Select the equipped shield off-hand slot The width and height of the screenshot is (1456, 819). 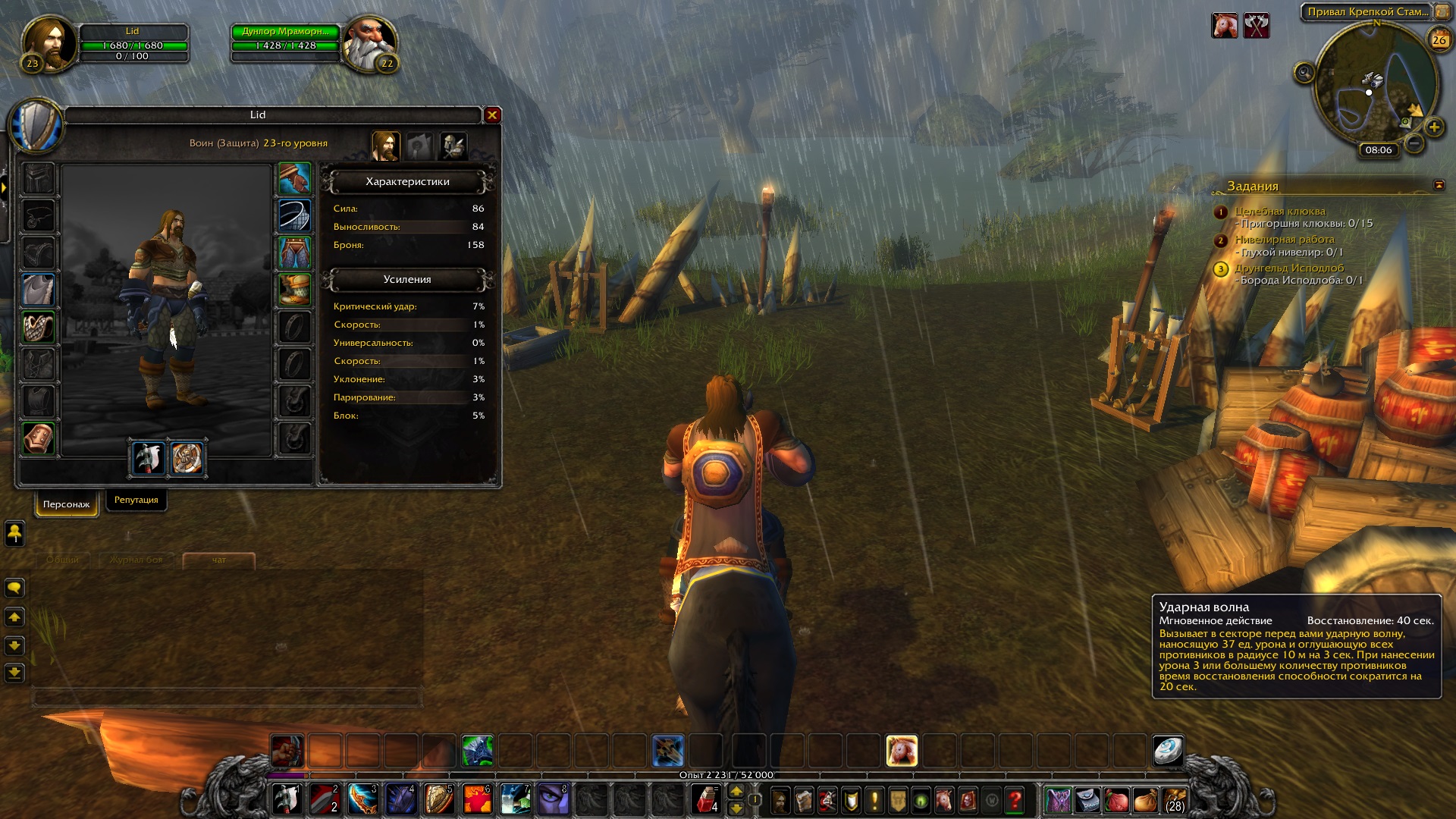point(187,458)
